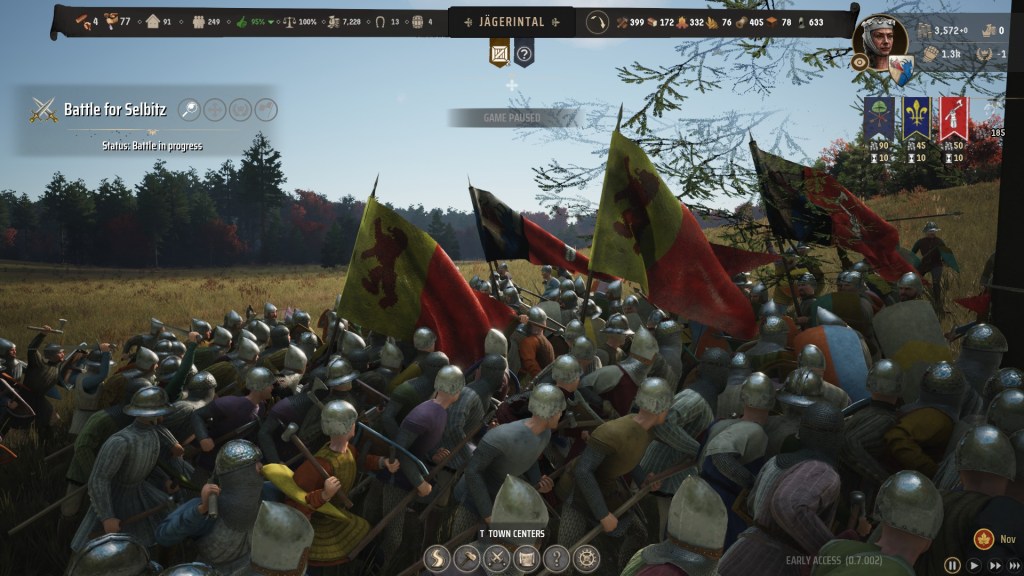Open the hammer construction menu
The width and height of the screenshot is (1024, 576).
click(x=468, y=558)
